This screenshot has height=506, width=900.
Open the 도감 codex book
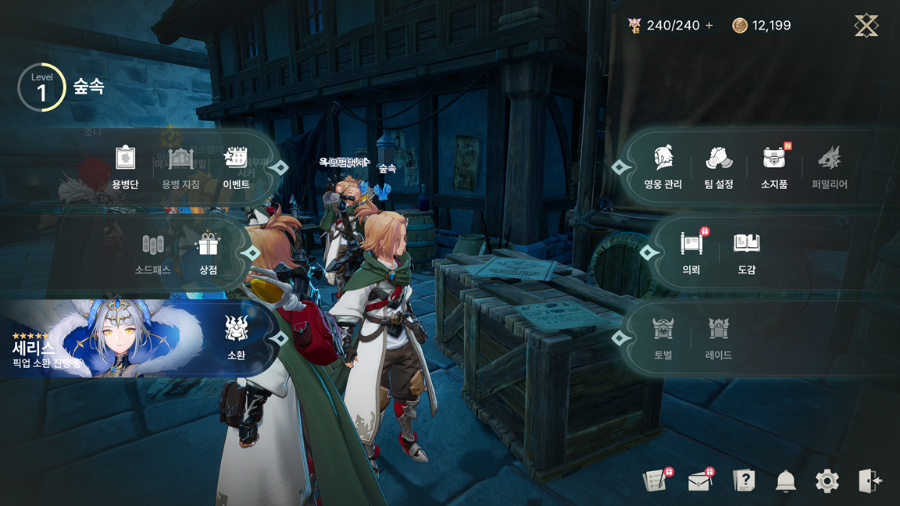(746, 252)
